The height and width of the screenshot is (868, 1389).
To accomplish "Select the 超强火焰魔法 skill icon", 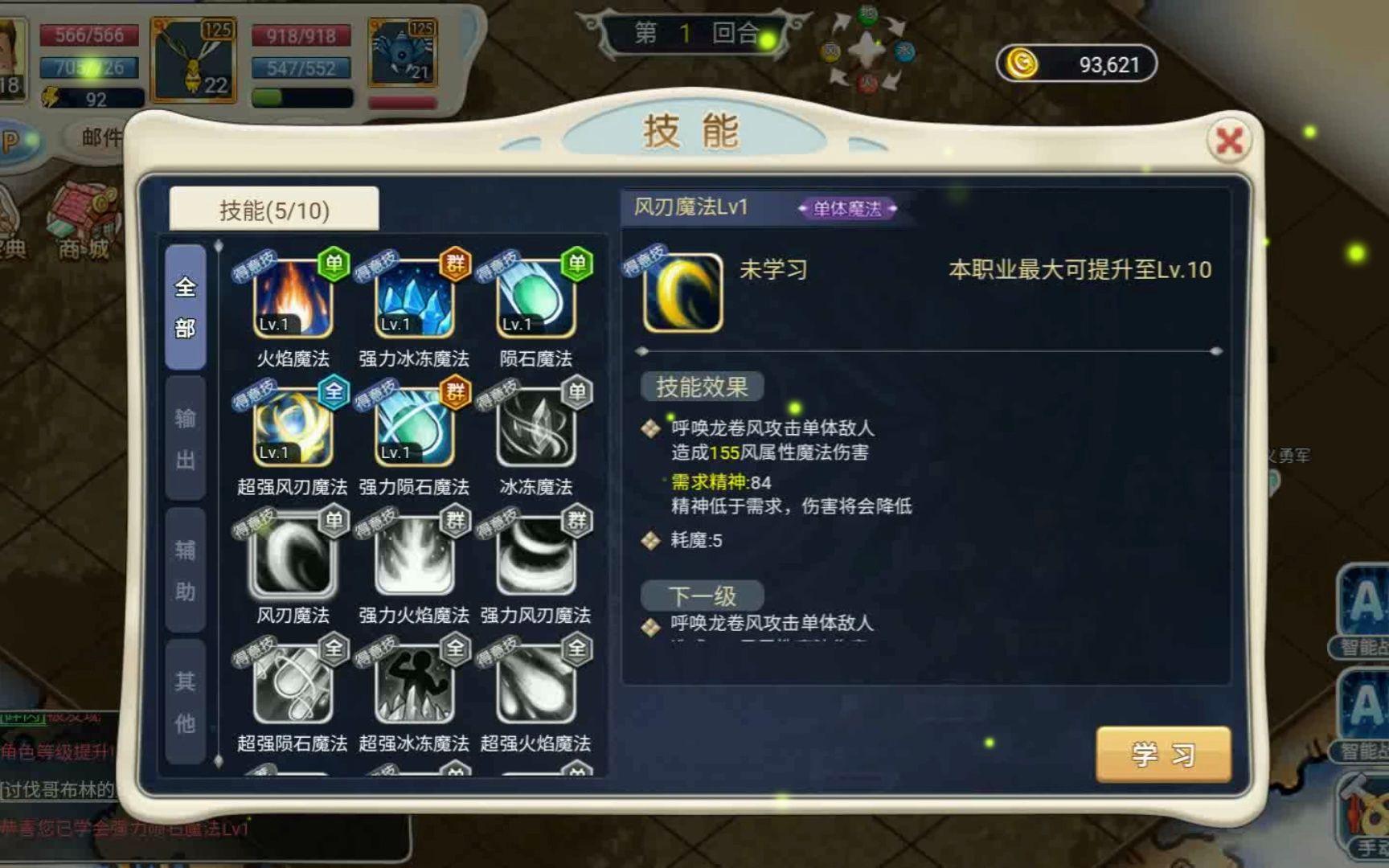I will coord(535,685).
